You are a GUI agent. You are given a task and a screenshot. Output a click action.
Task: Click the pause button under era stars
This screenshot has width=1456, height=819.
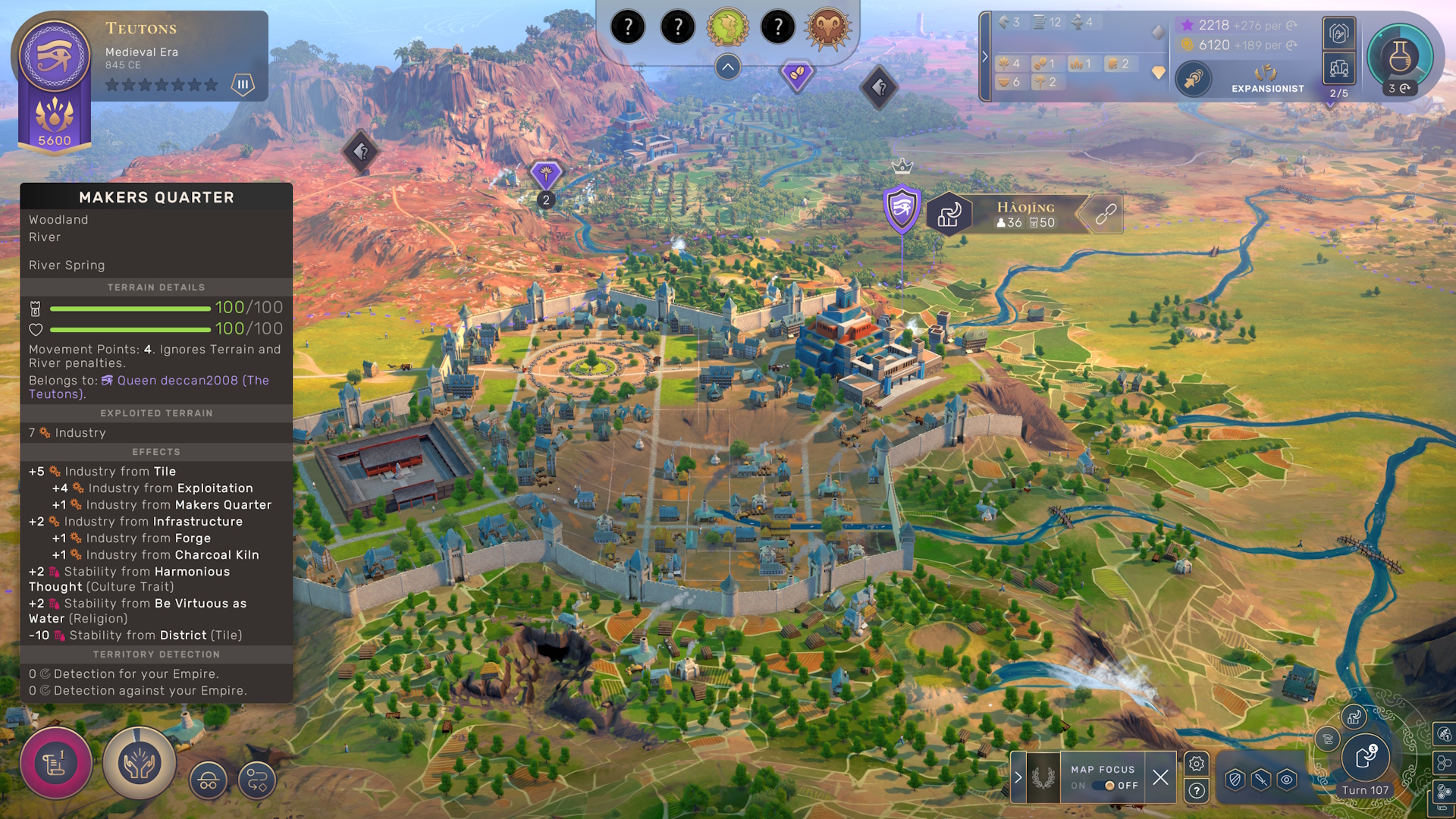[x=243, y=84]
